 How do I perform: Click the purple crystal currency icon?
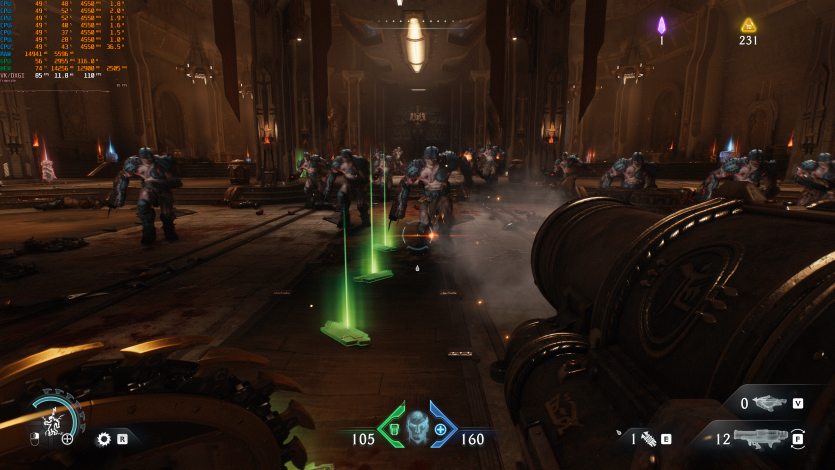[x=661, y=25]
